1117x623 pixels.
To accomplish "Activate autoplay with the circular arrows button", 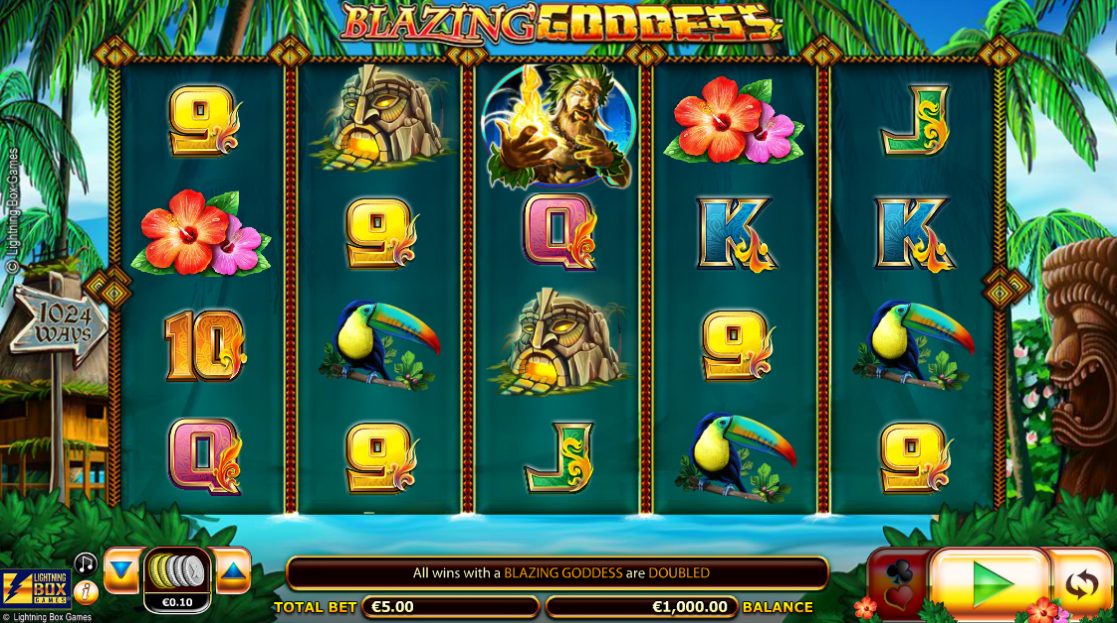I will [1082, 583].
